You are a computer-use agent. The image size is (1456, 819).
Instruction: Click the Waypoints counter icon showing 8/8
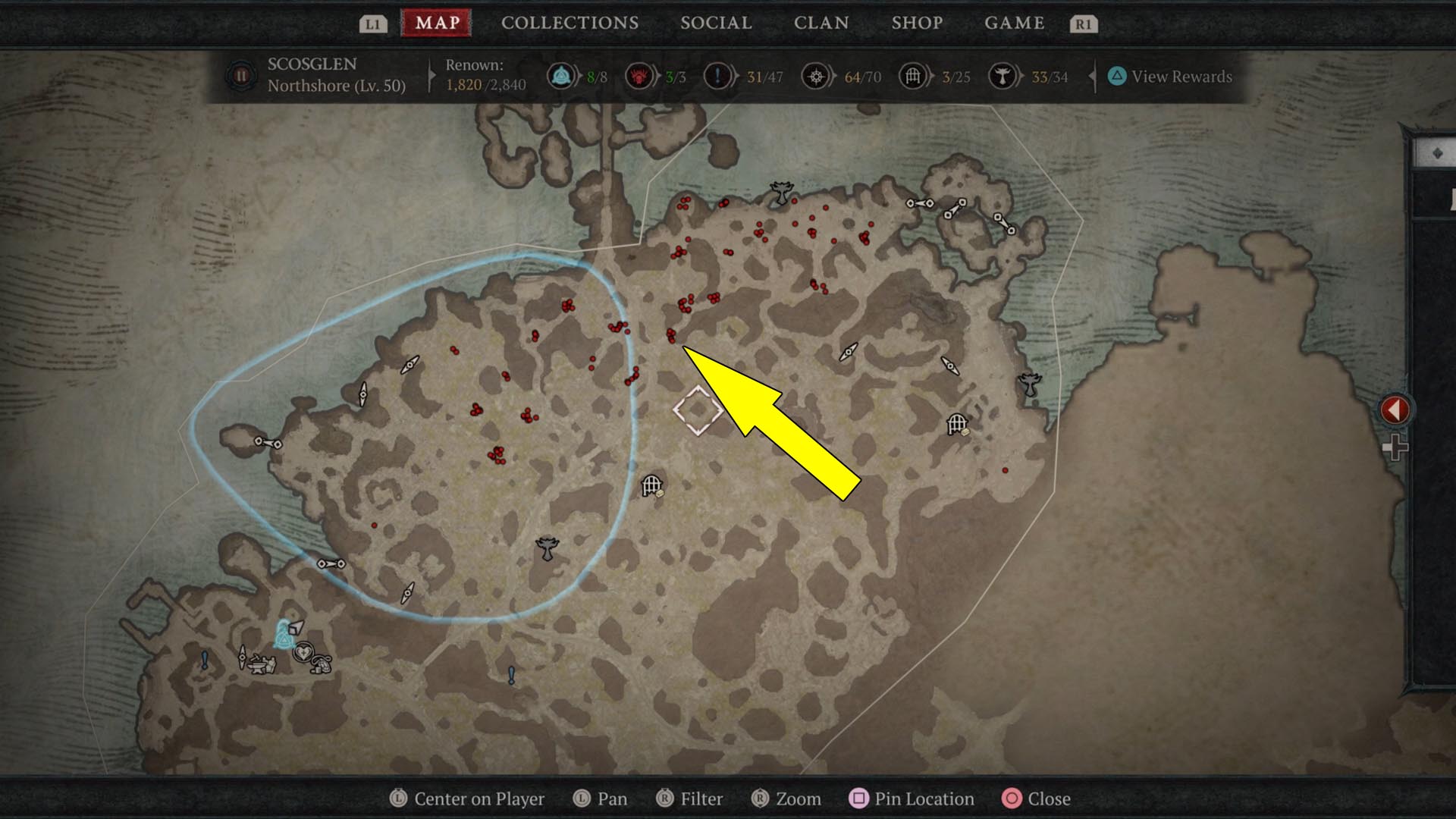[560, 77]
